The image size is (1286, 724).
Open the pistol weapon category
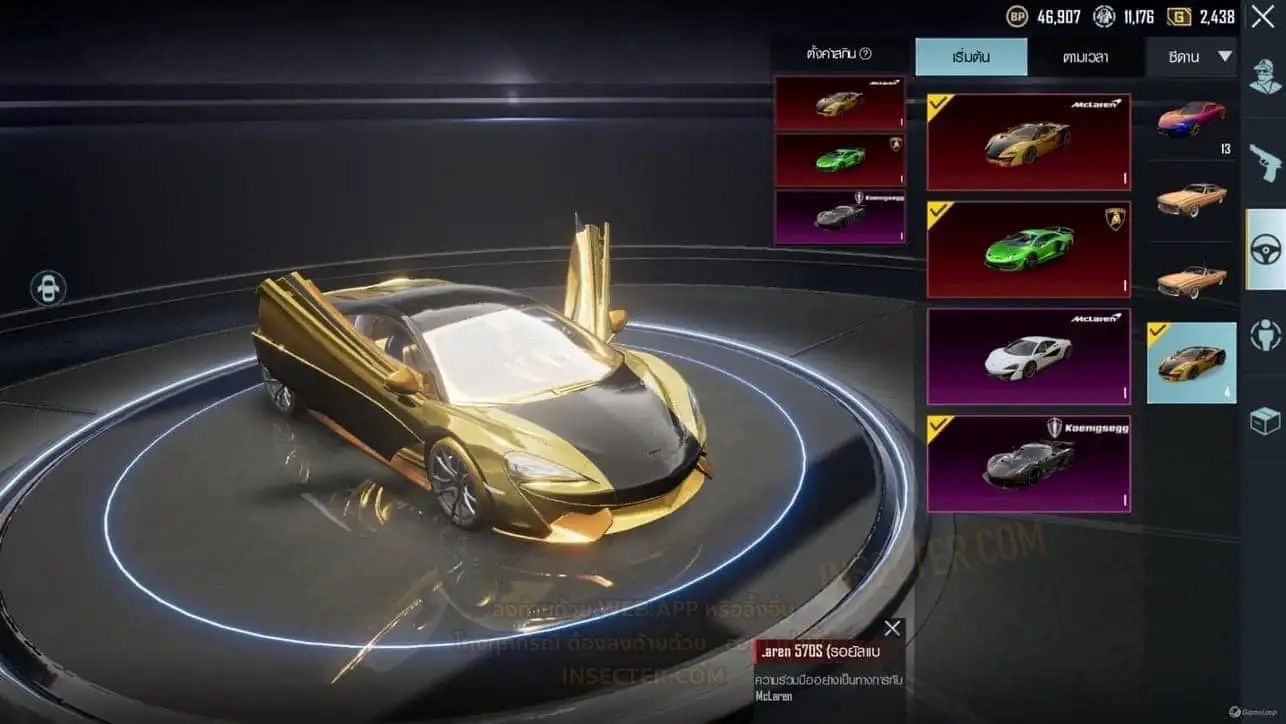coord(1265,163)
